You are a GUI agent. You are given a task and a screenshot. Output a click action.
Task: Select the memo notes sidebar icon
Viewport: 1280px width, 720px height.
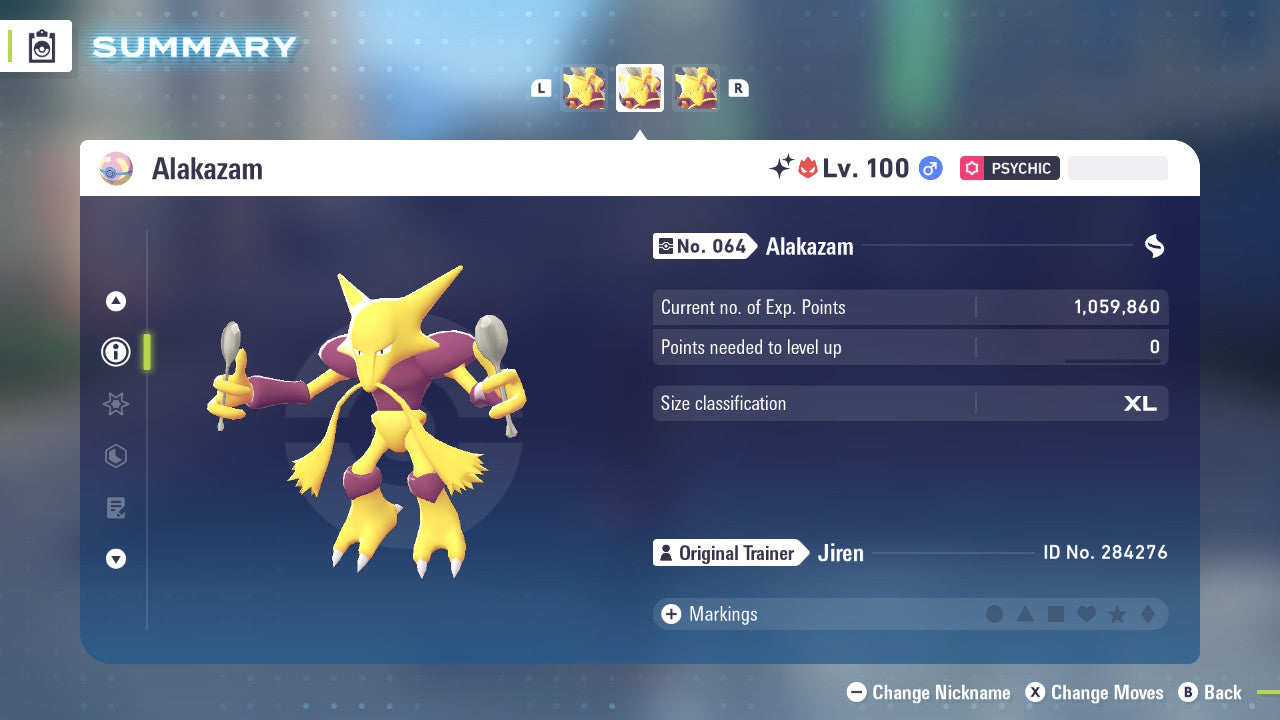115,508
